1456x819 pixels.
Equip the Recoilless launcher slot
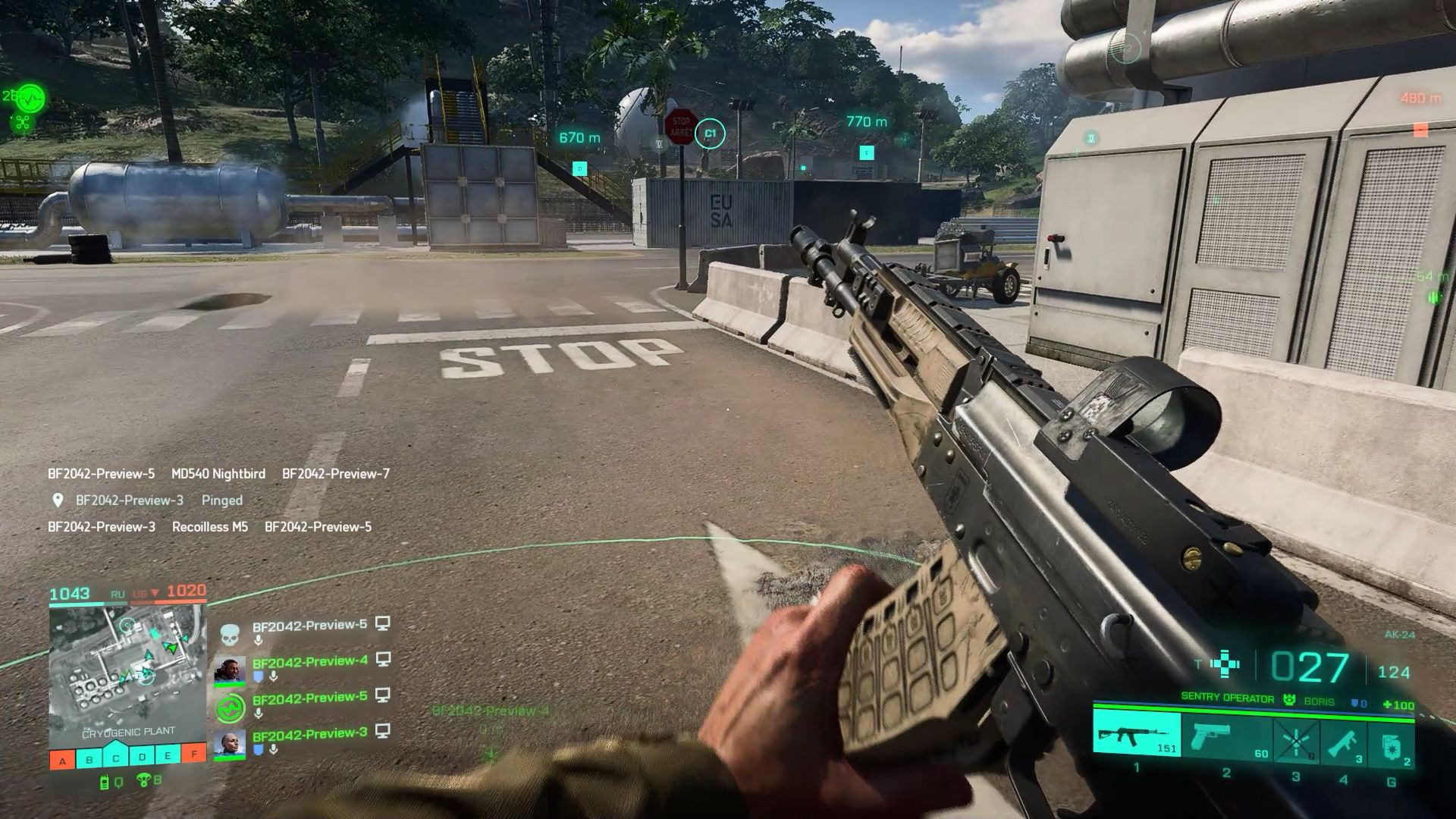click(1343, 740)
